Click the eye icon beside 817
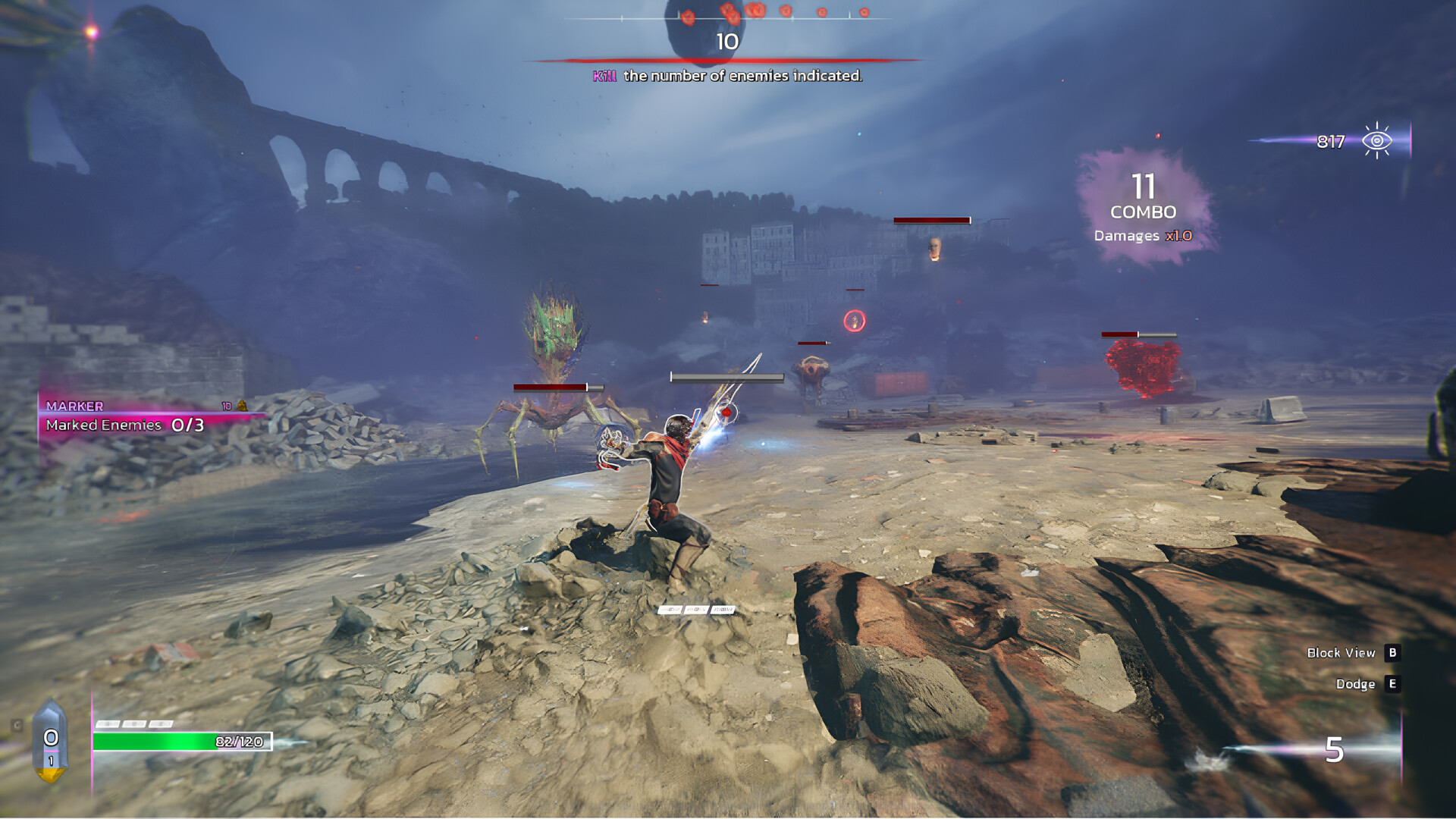Viewport: 1456px width, 819px height. pyautogui.click(x=1376, y=141)
